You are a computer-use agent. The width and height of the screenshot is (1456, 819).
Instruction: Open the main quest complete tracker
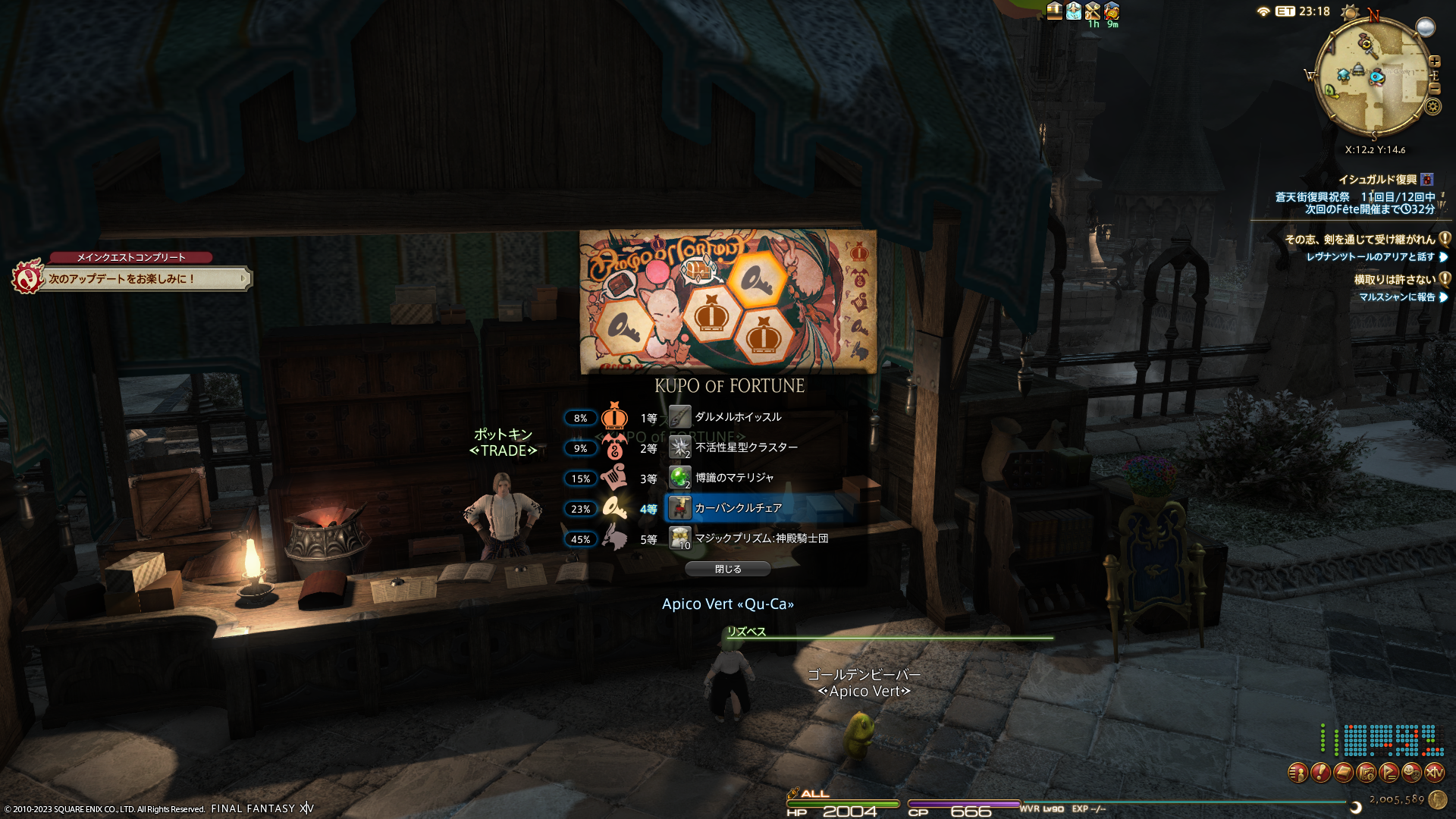pos(144,278)
